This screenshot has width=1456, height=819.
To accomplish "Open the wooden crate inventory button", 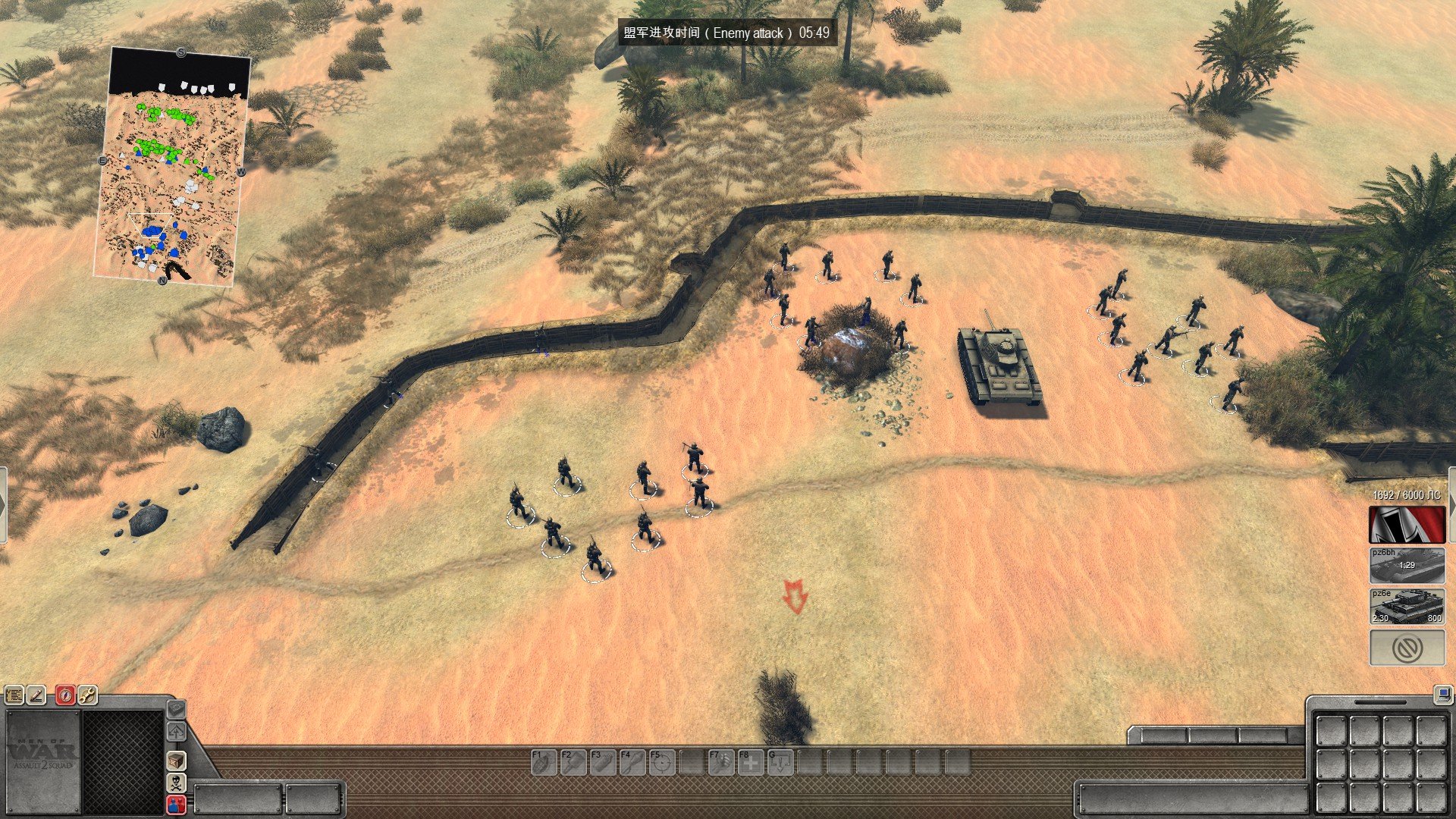I will coord(176,760).
